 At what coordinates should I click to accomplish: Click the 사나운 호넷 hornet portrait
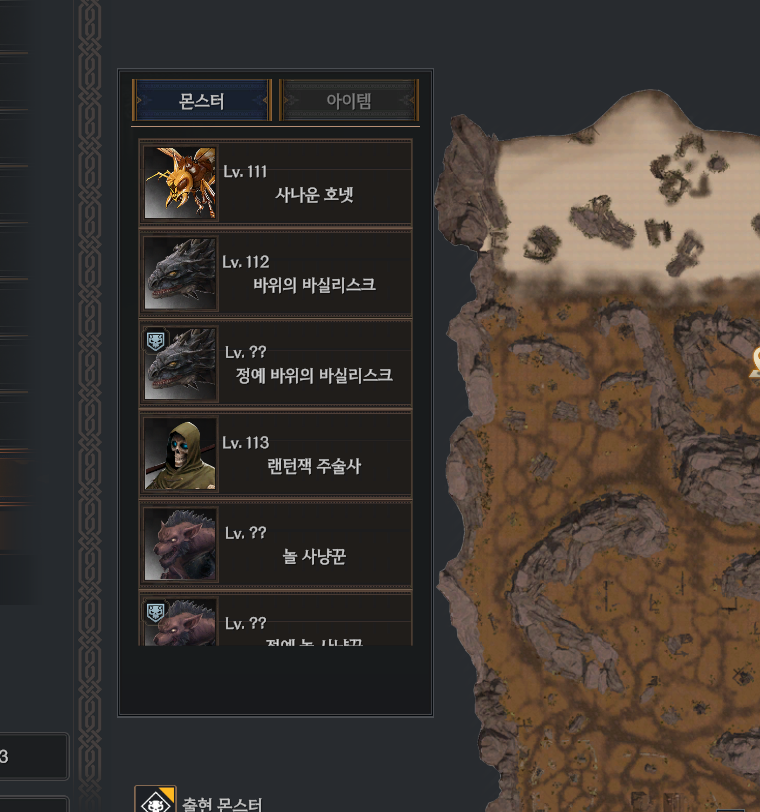click(x=180, y=183)
